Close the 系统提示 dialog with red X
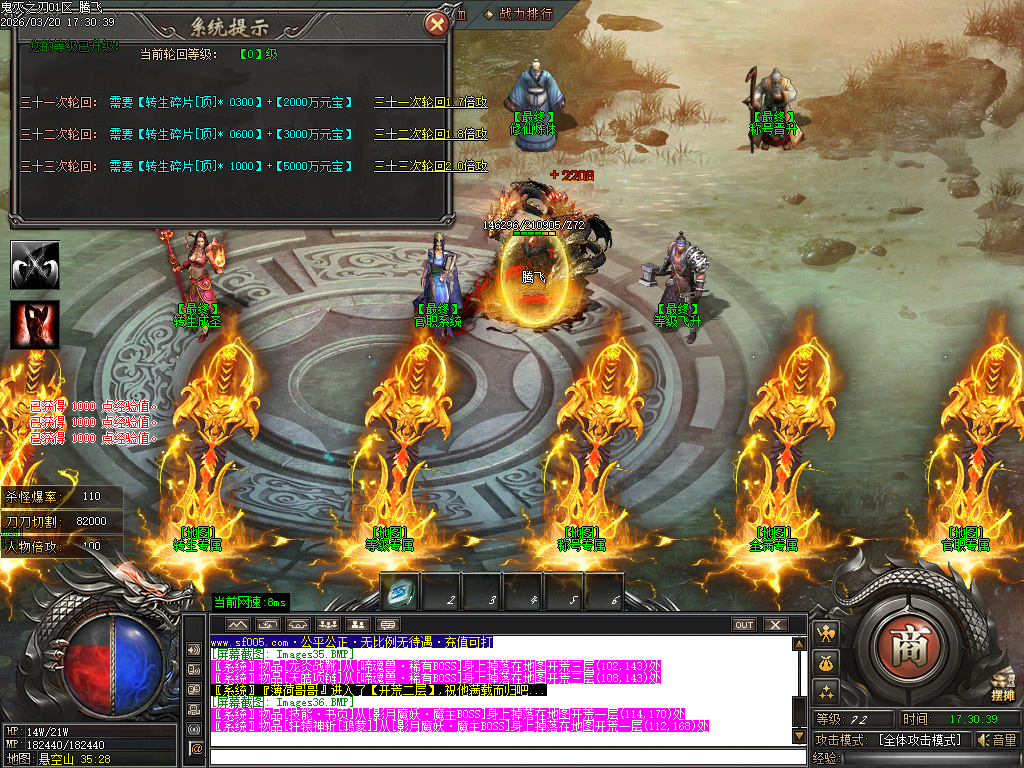The height and width of the screenshot is (768, 1024). click(x=436, y=25)
